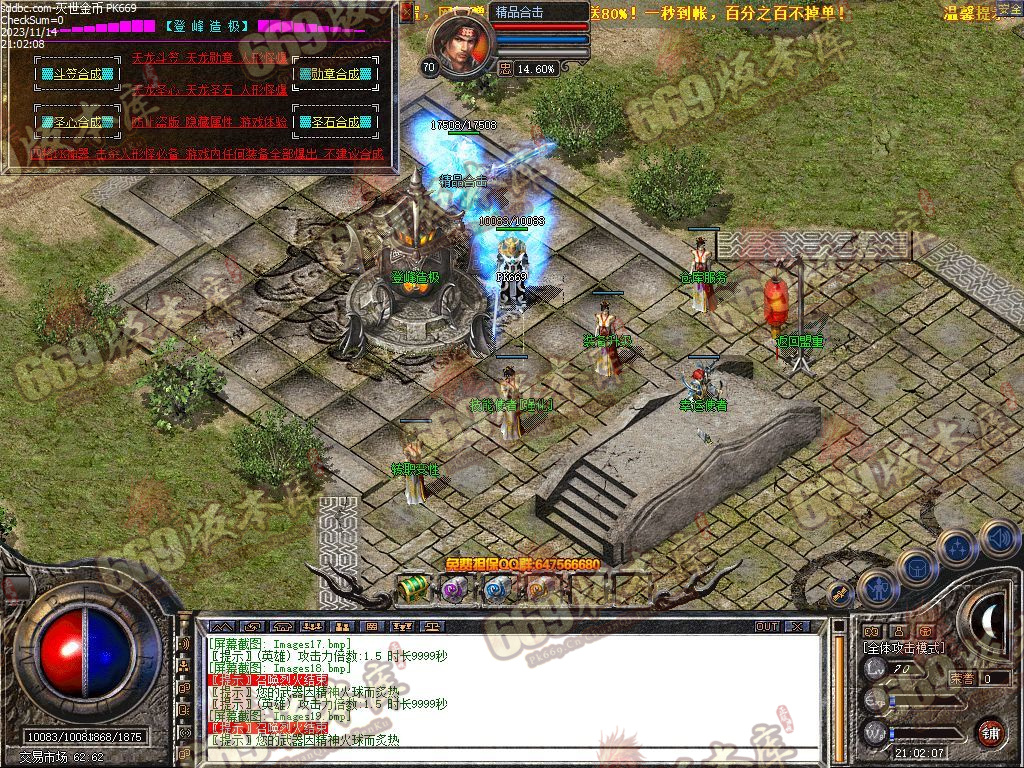Viewport: 1024px width, 768px height.
Task: Toggle sound with the speaker button
Action: click(x=997, y=538)
